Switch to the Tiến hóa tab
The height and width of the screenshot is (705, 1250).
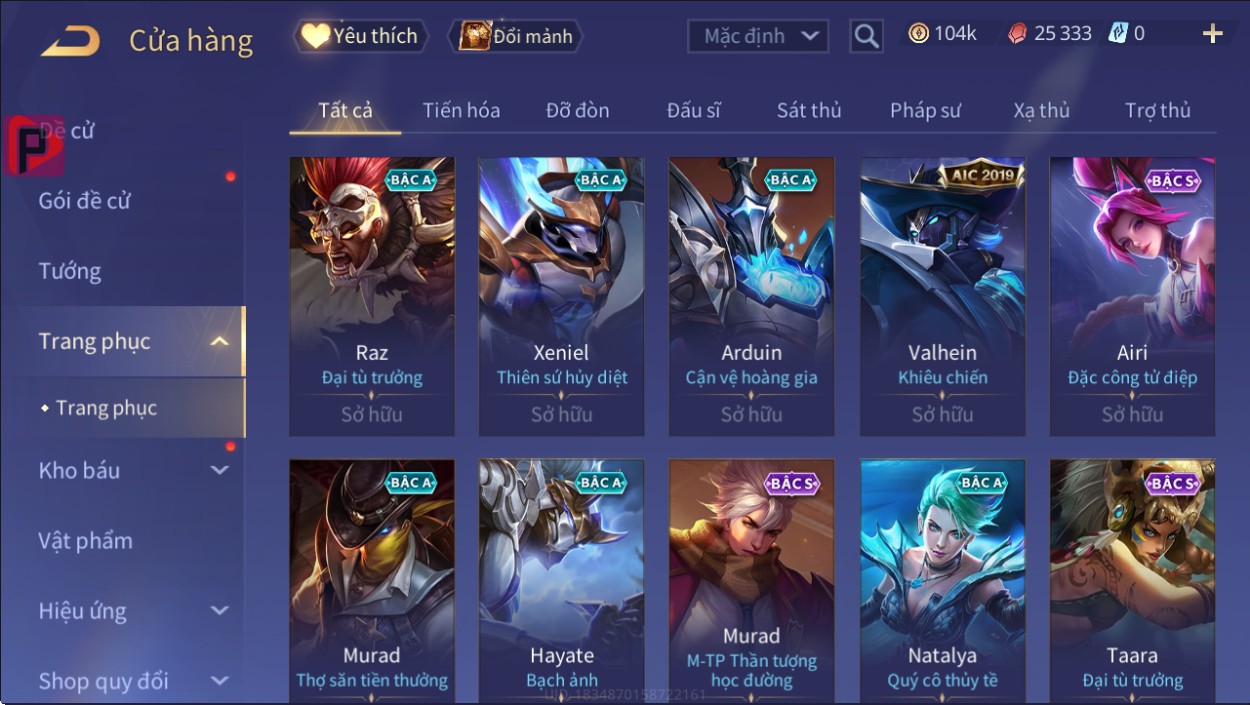(x=461, y=111)
